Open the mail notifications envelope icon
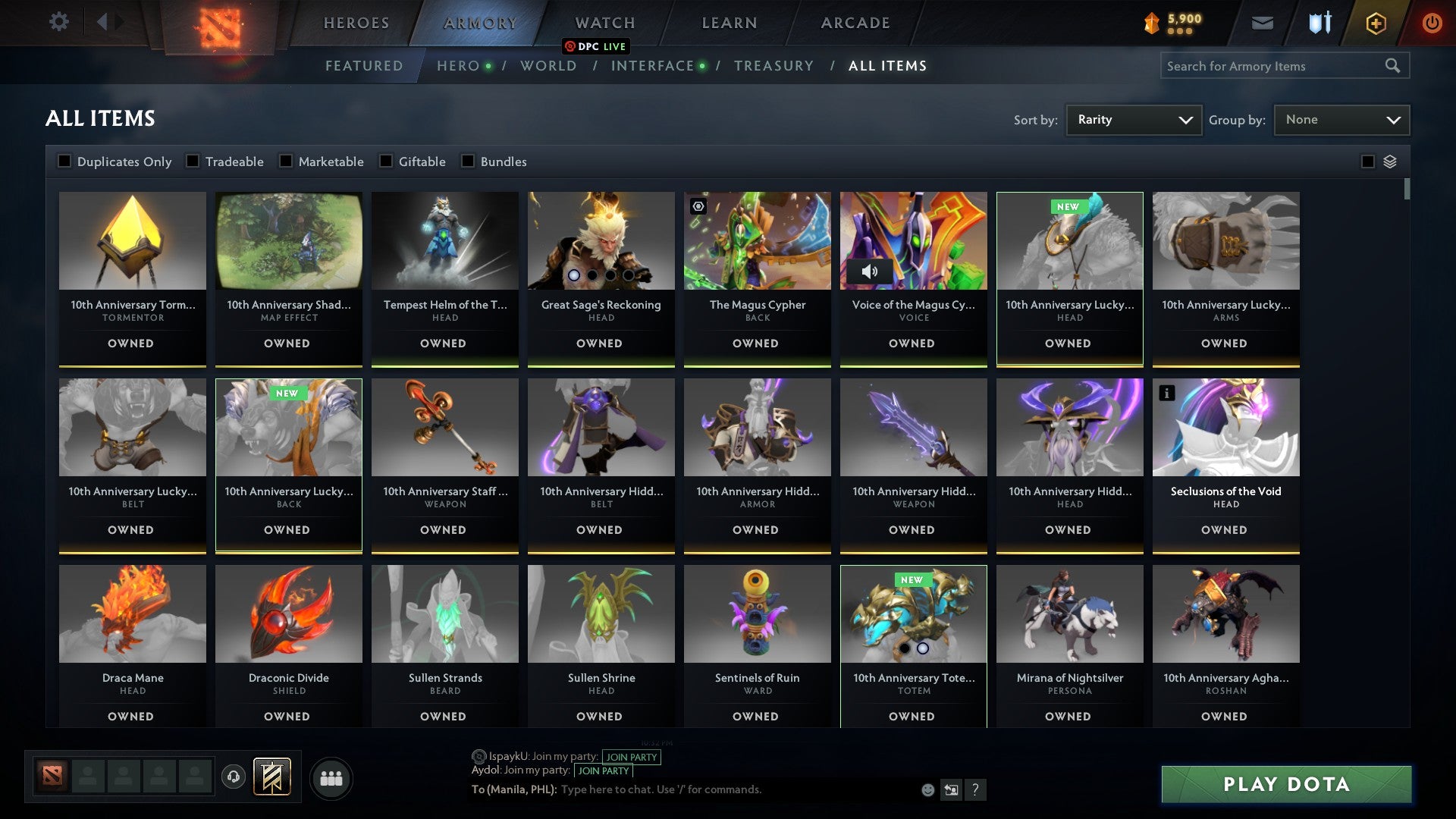The image size is (1456, 819). point(1263,23)
